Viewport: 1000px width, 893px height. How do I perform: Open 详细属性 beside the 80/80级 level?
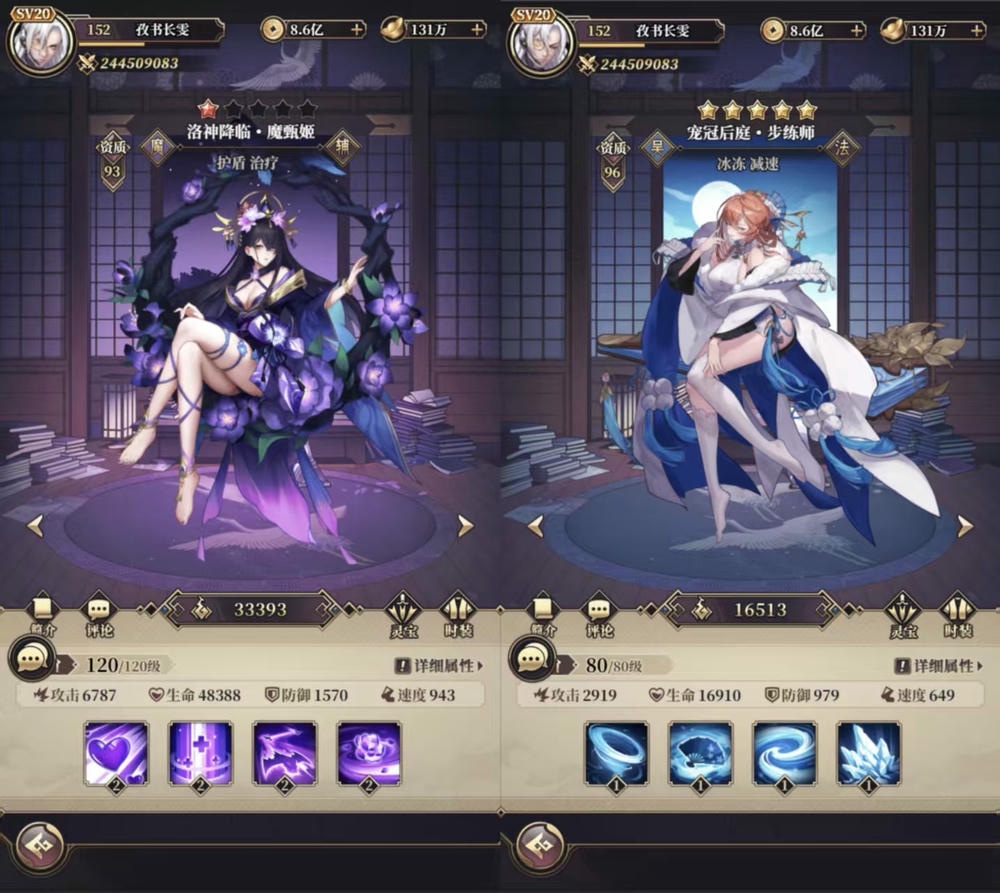[x=938, y=665]
